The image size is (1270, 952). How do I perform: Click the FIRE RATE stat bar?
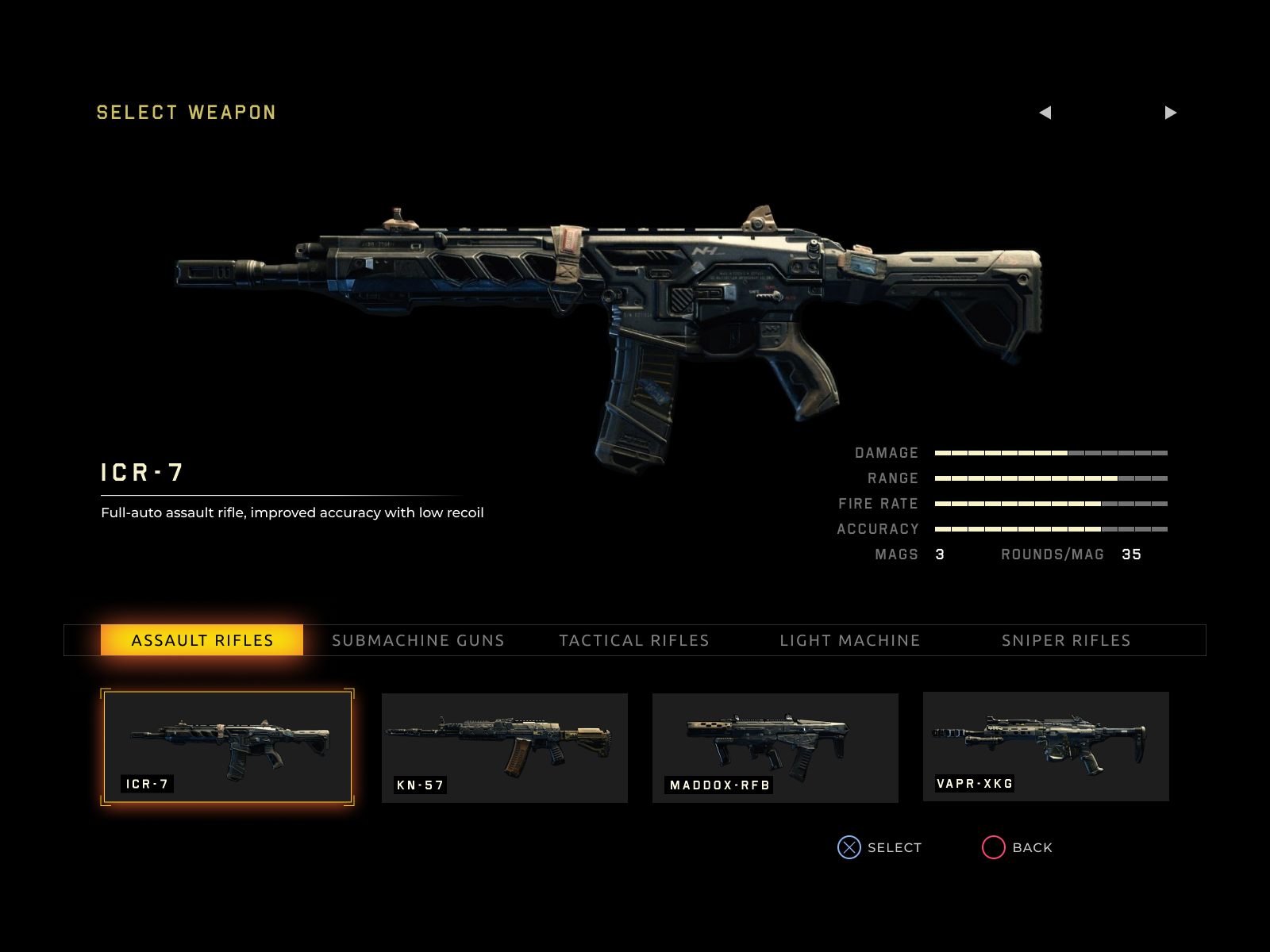(1049, 503)
